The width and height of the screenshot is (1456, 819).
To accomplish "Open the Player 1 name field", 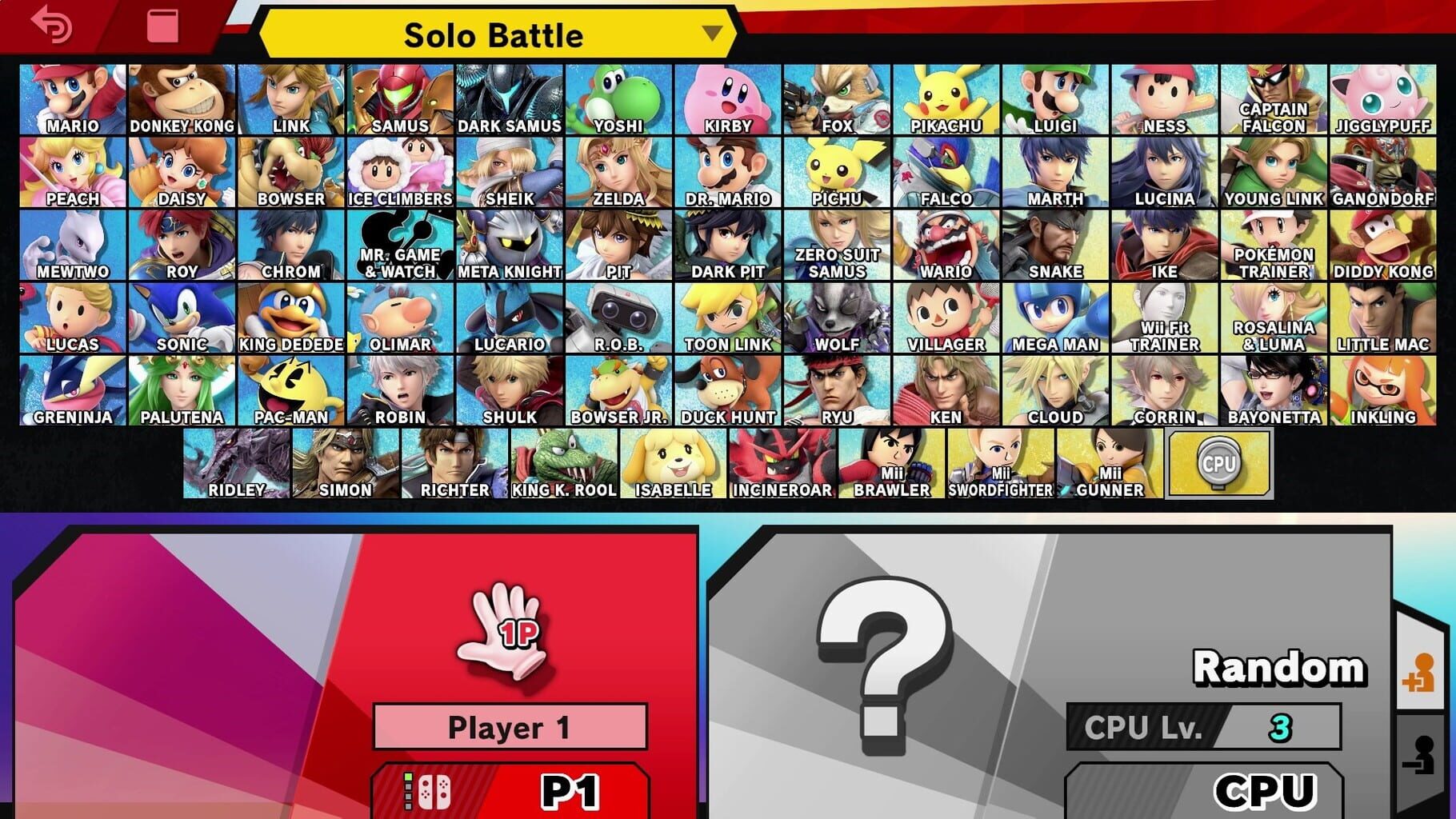I will click(510, 728).
